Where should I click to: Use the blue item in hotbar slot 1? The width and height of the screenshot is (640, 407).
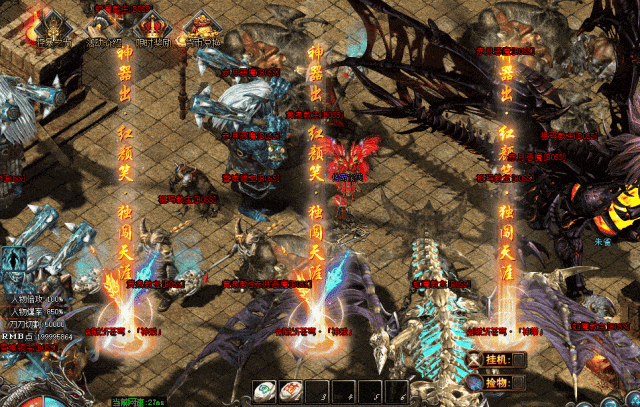click(265, 392)
